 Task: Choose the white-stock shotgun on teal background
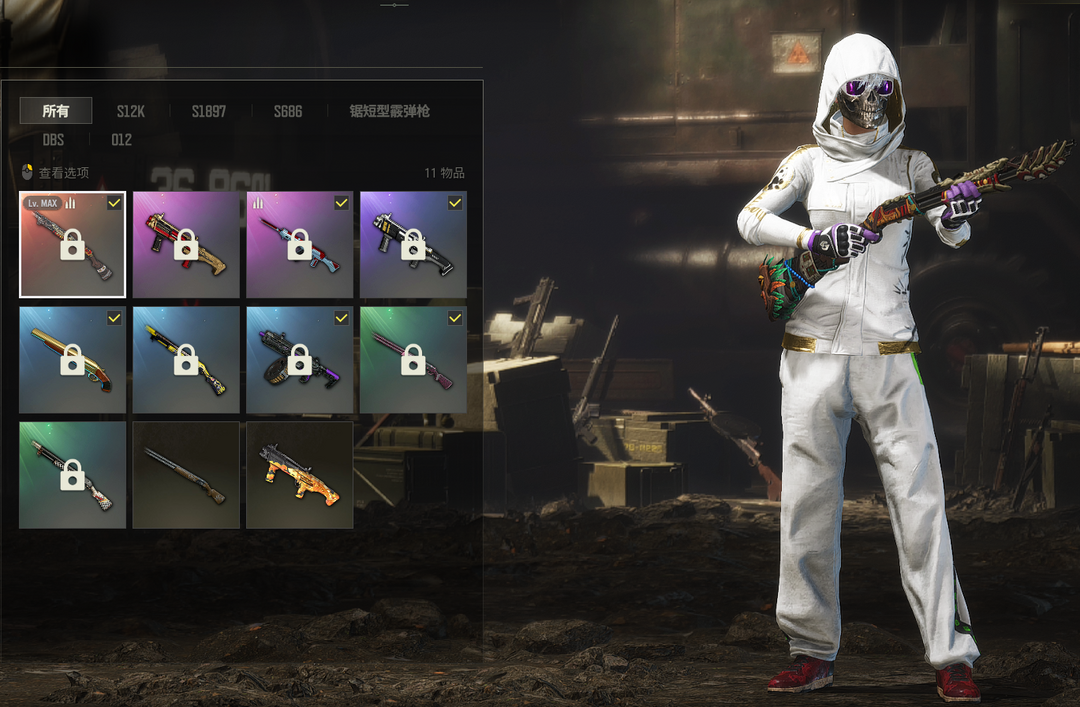click(73, 475)
